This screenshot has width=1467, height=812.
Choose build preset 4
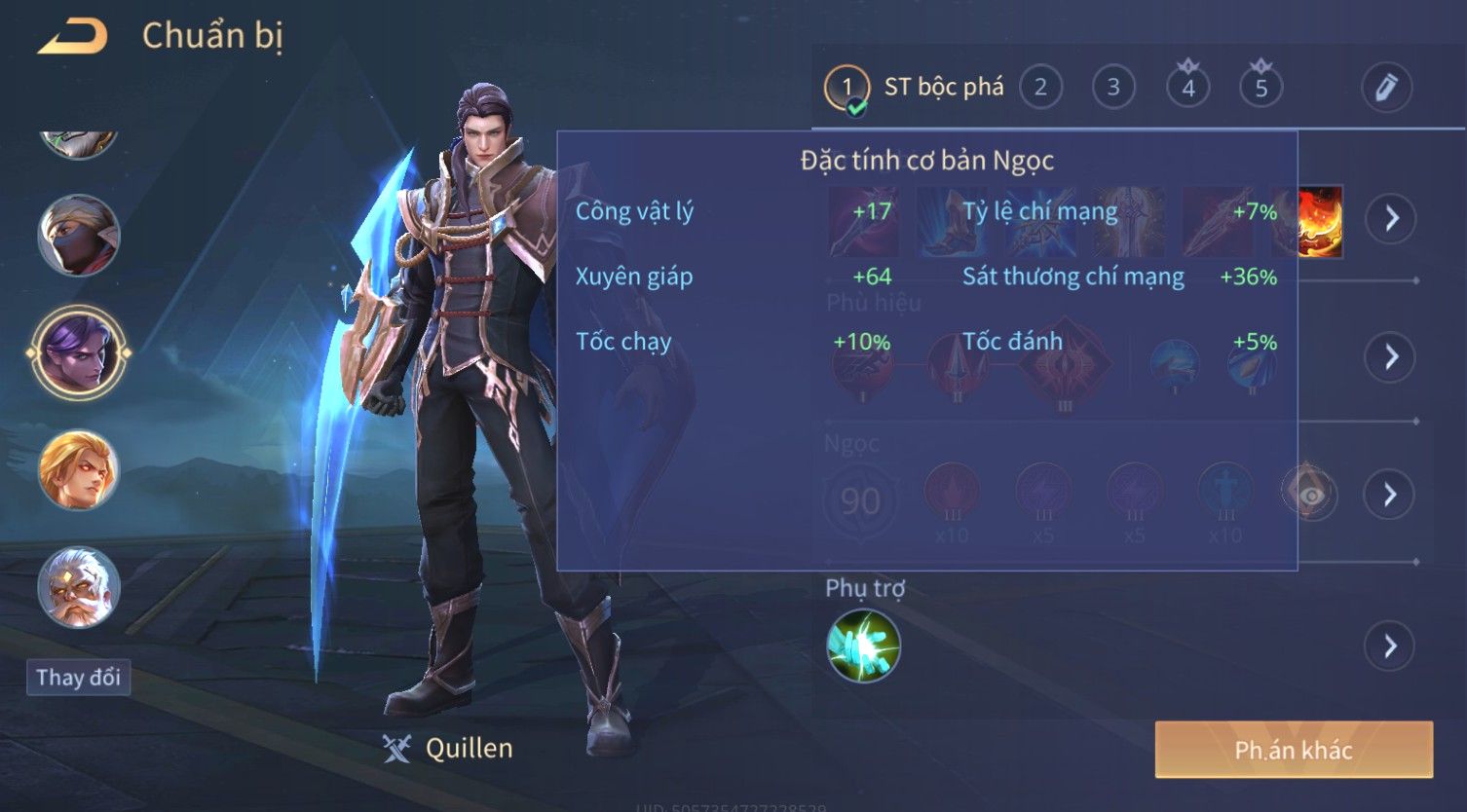point(1187,88)
